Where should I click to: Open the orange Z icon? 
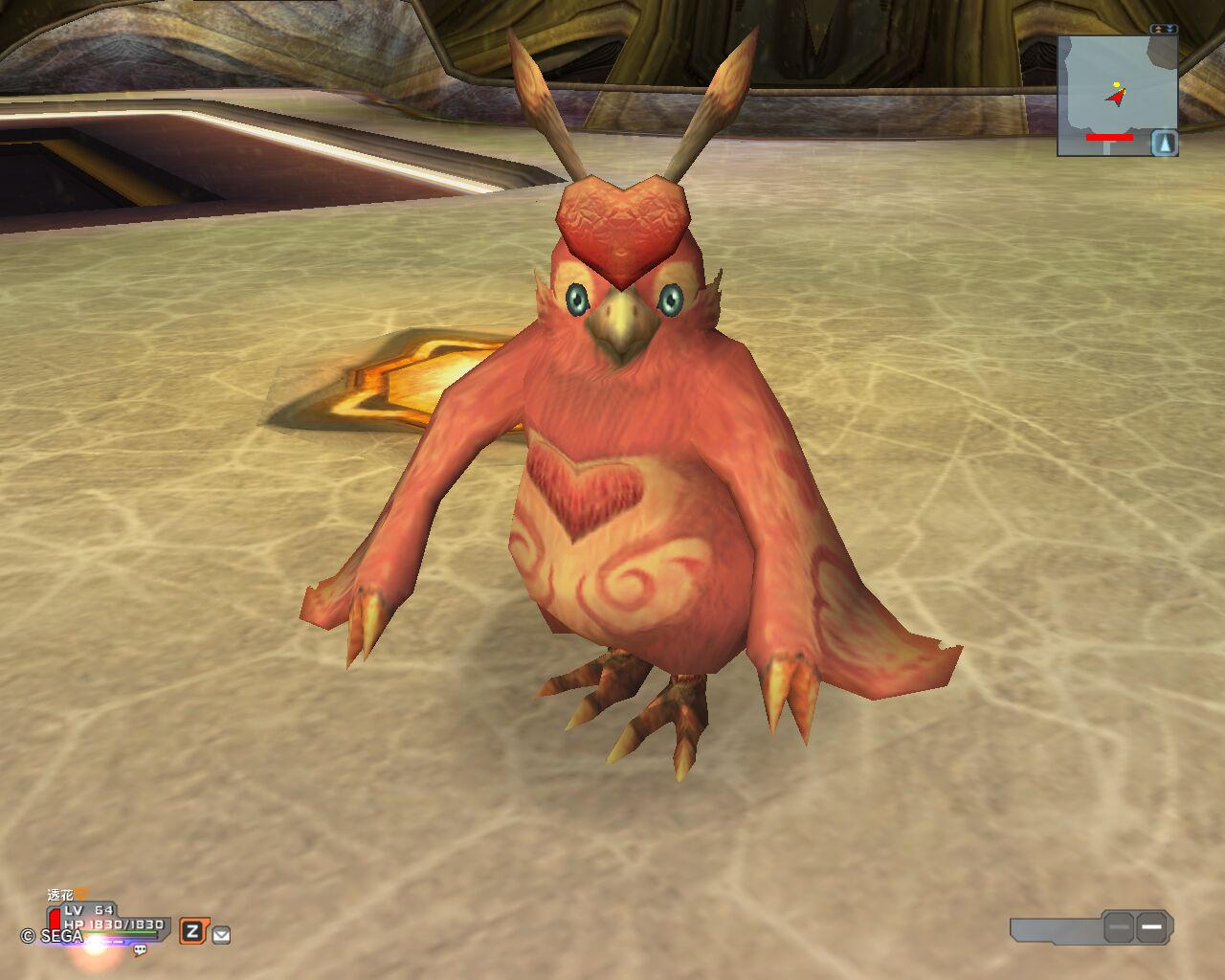pyautogui.click(x=192, y=930)
